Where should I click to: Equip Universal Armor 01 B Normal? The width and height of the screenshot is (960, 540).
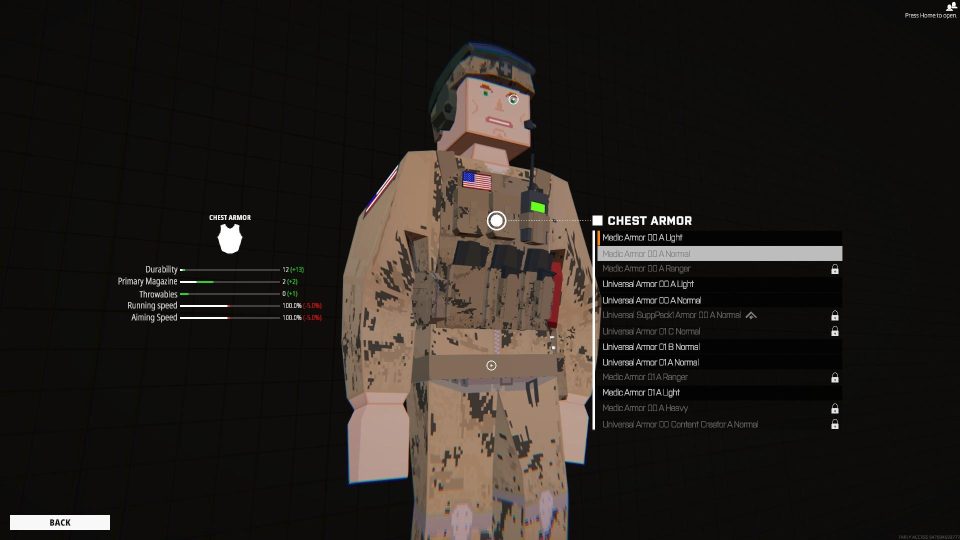pos(720,347)
